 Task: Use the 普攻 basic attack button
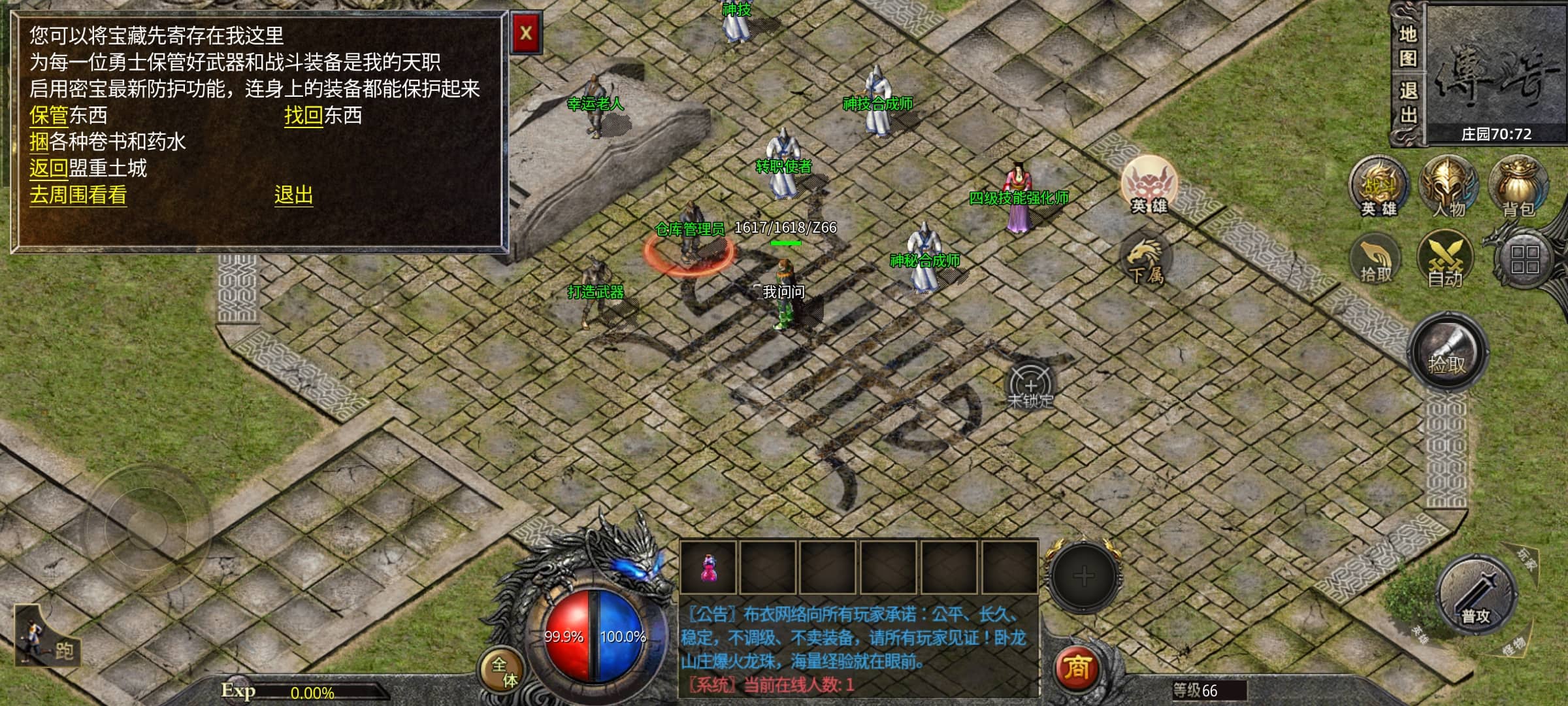[x=1476, y=594]
